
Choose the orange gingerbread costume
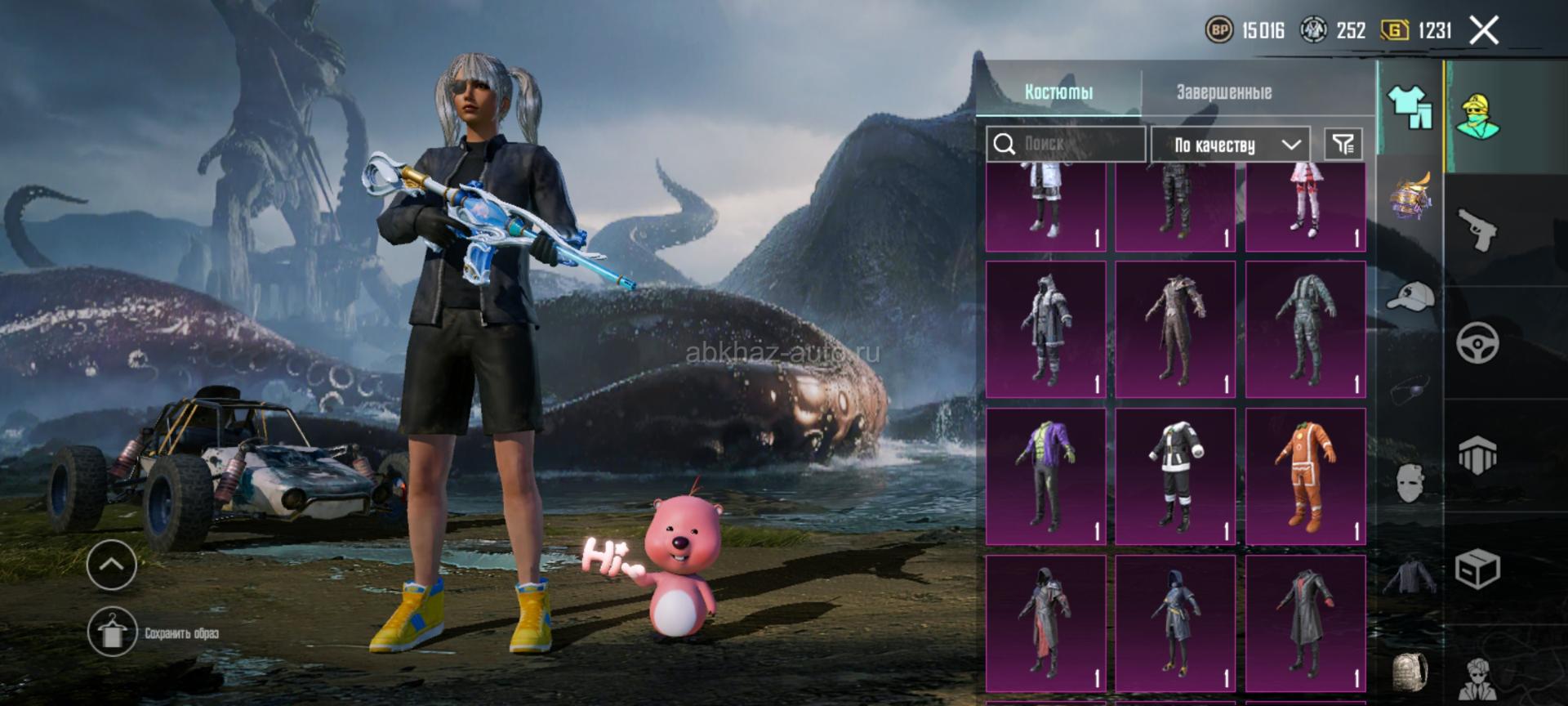pos(1305,476)
